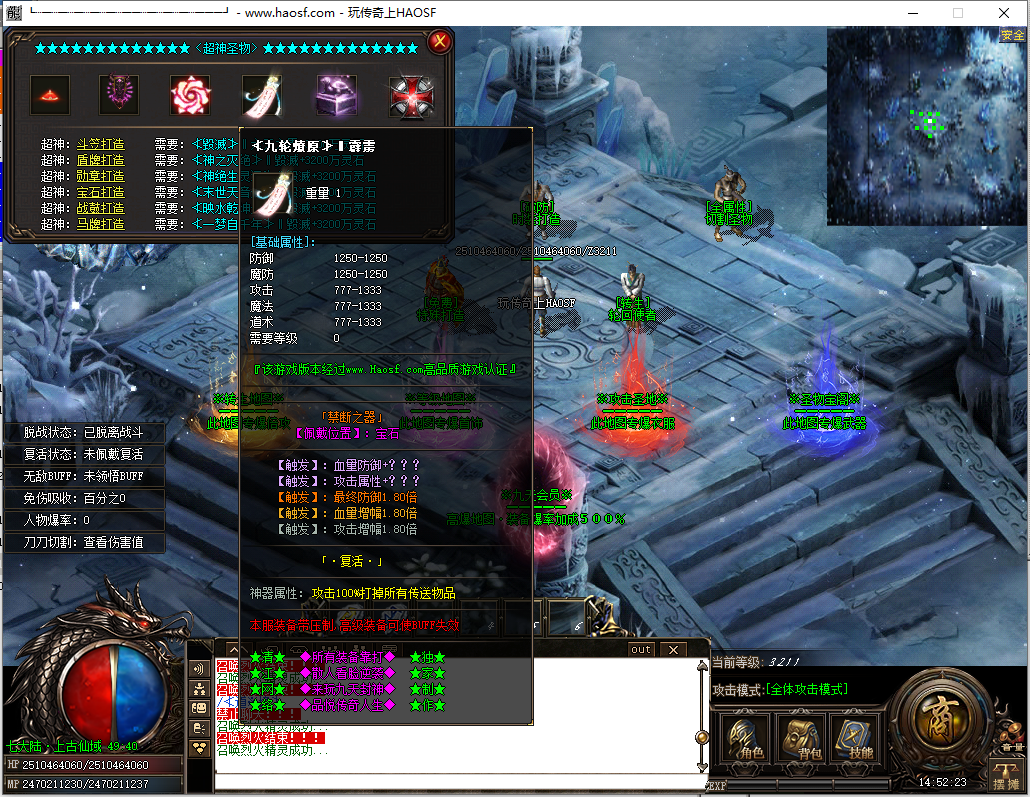This screenshot has height=797, width=1030.
Task: Select the red flame relic icon
Action: pos(49,95)
